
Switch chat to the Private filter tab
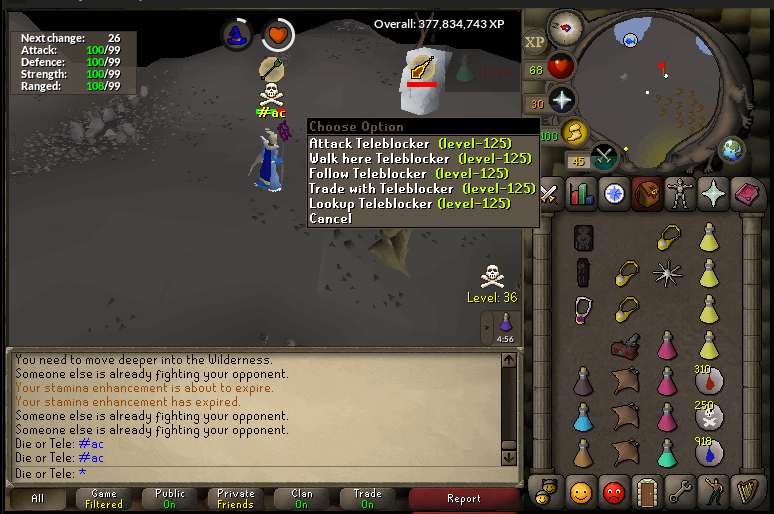[235, 498]
